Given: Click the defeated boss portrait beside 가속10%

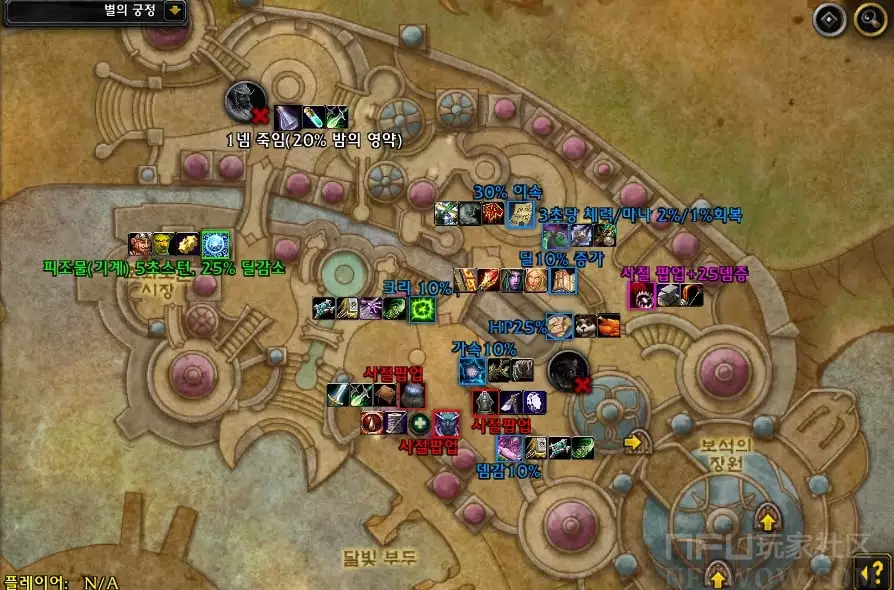Looking at the screenshot, I should click(x=566, y=370).
